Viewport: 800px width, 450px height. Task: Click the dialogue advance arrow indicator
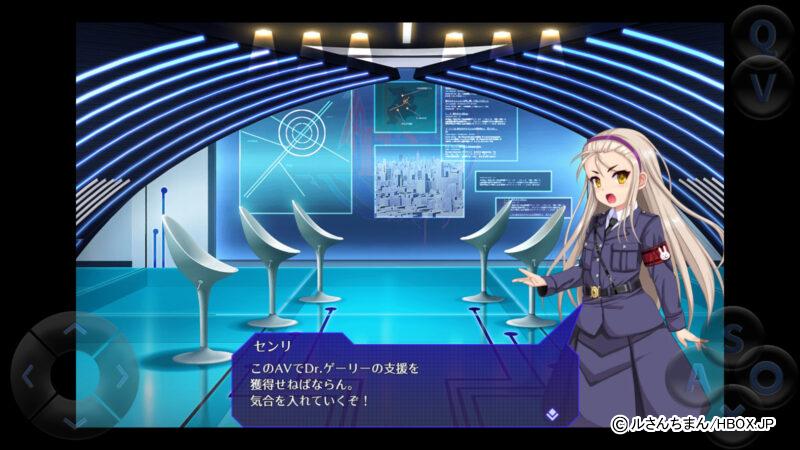551,411
